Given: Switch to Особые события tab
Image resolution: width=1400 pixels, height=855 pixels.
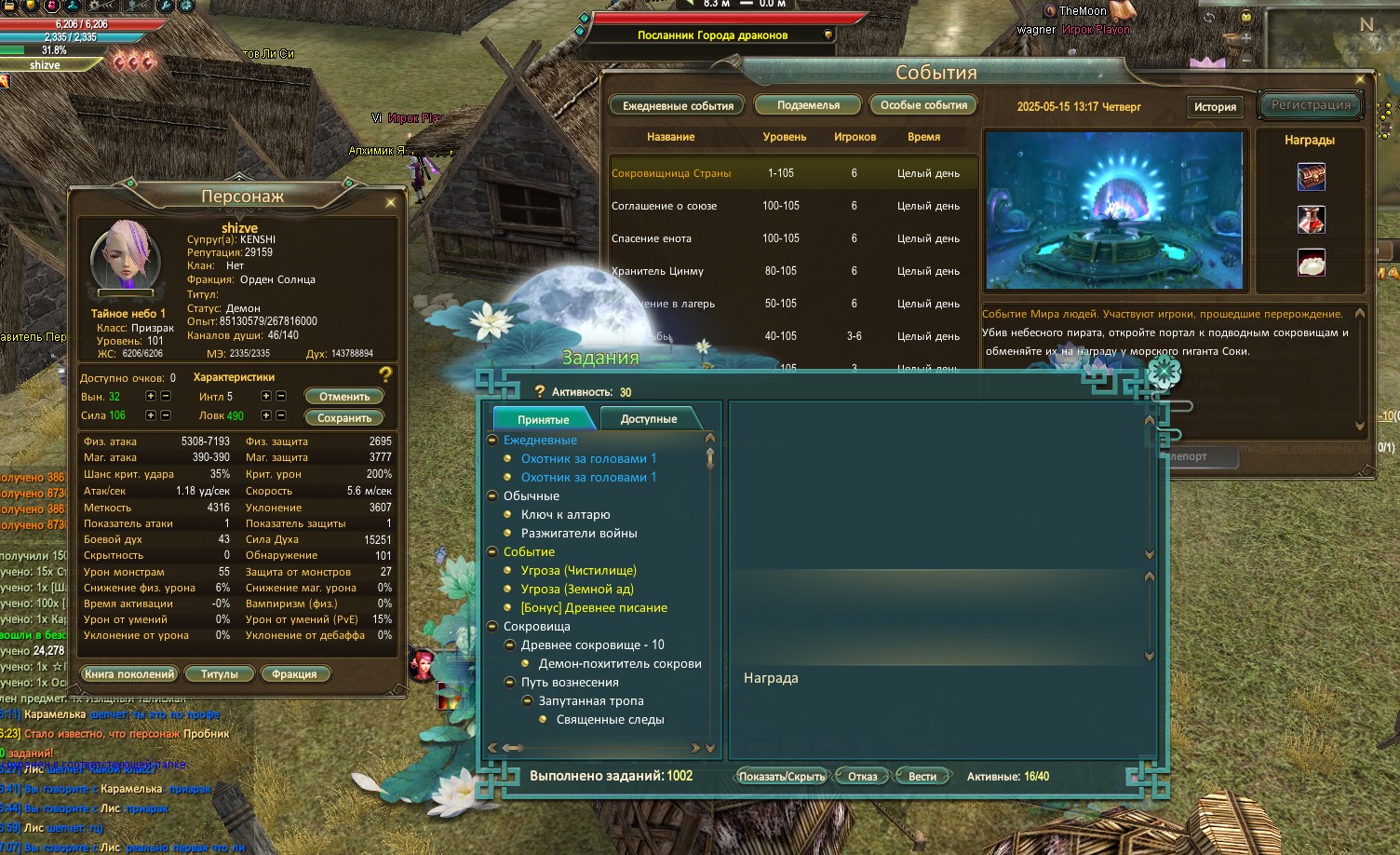Looking at the screenshot, I should tap(923, 105).
